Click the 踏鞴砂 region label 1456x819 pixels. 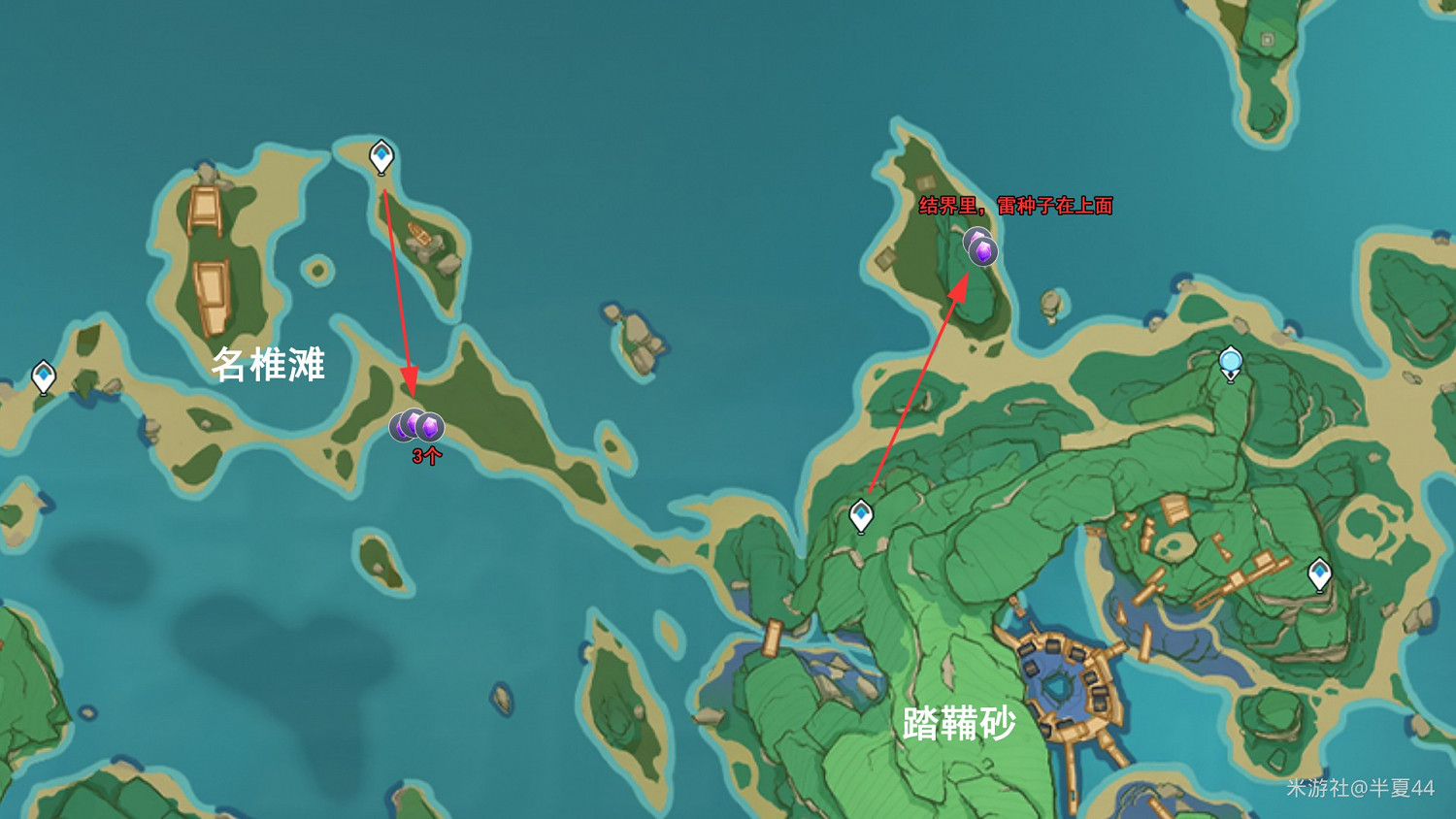click(961, 725)
